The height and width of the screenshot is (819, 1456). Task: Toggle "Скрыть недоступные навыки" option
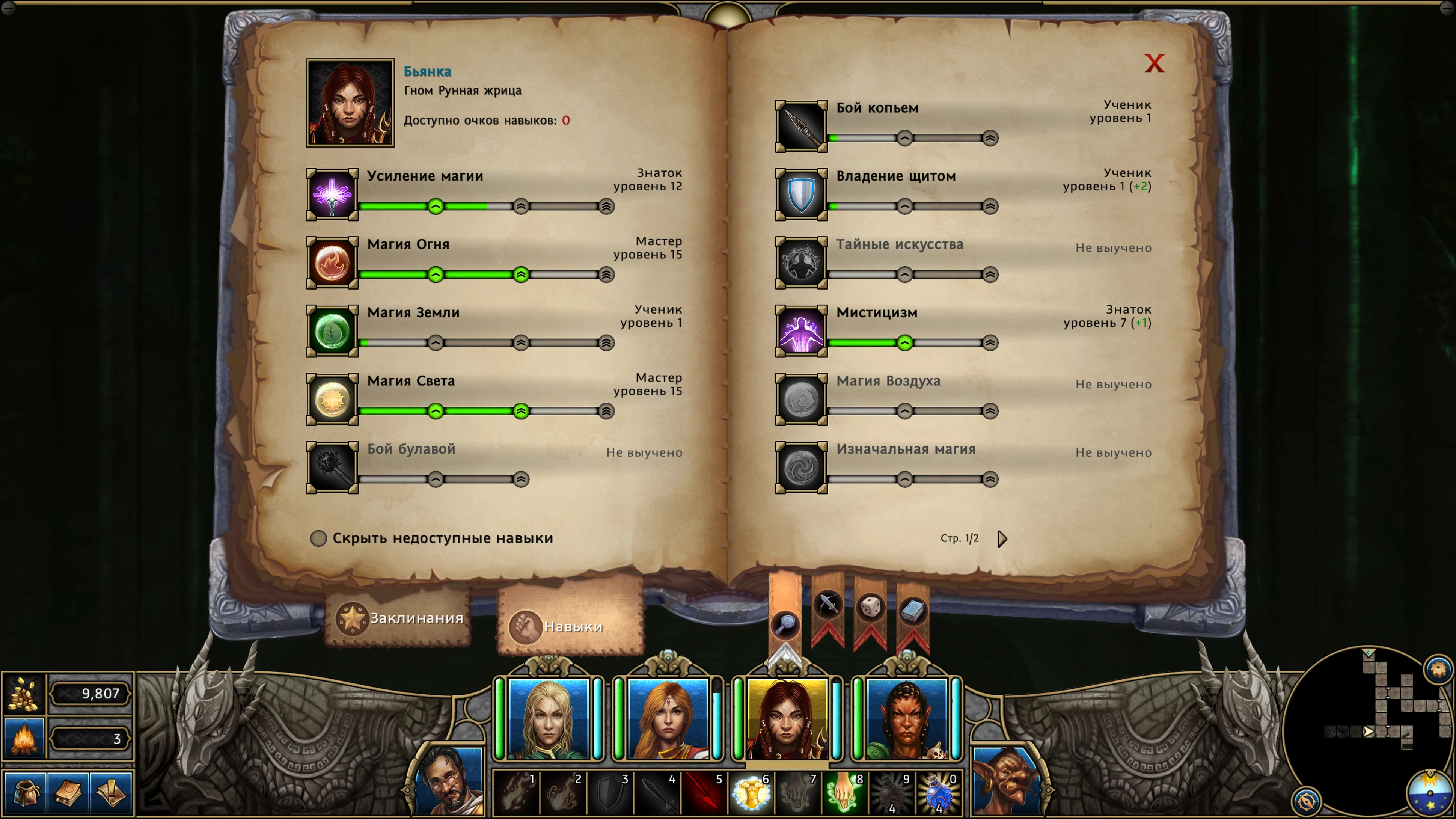(319, 538)
